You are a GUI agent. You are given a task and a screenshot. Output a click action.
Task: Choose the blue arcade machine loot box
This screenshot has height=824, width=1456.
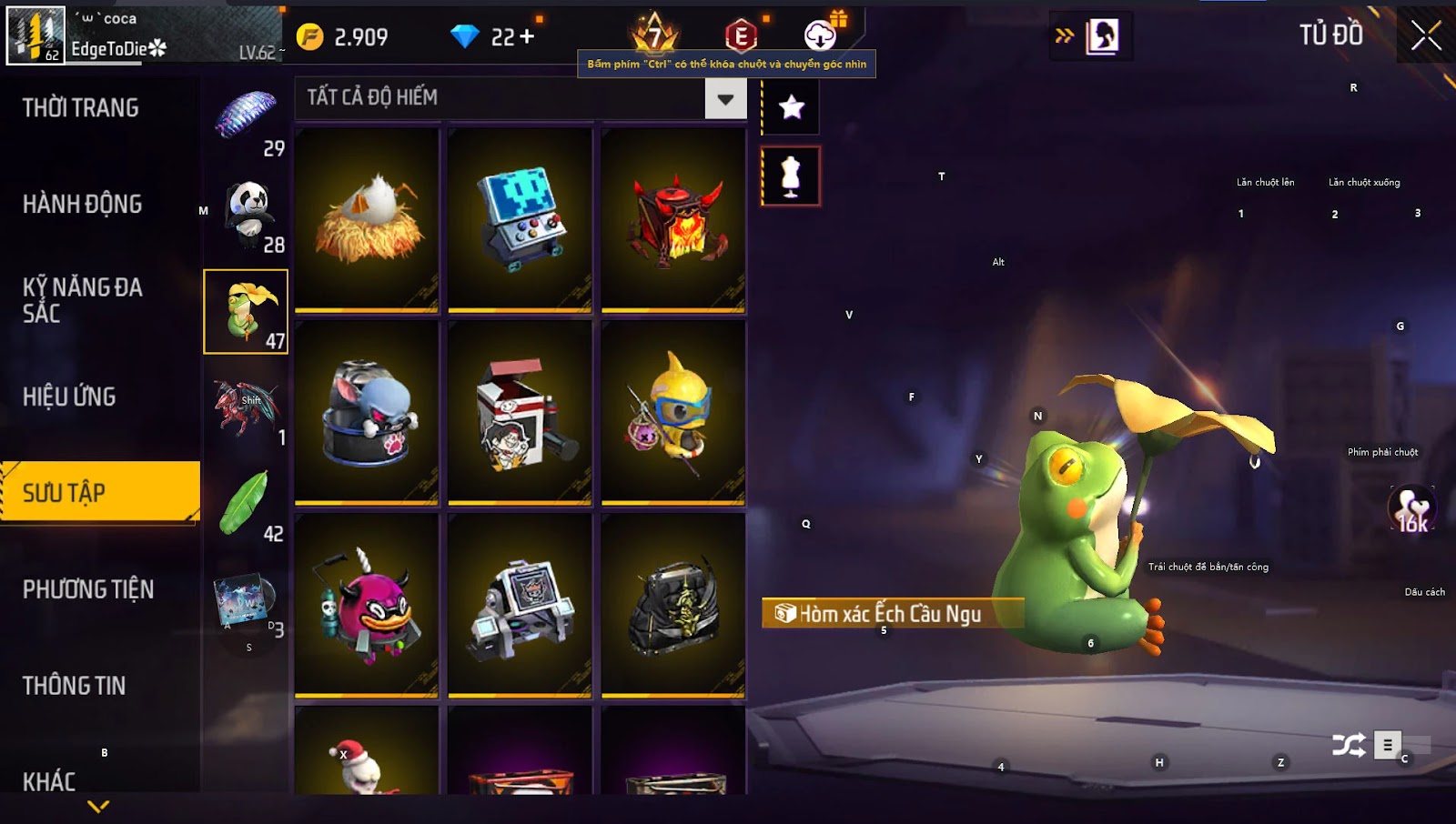pos(520,219)
